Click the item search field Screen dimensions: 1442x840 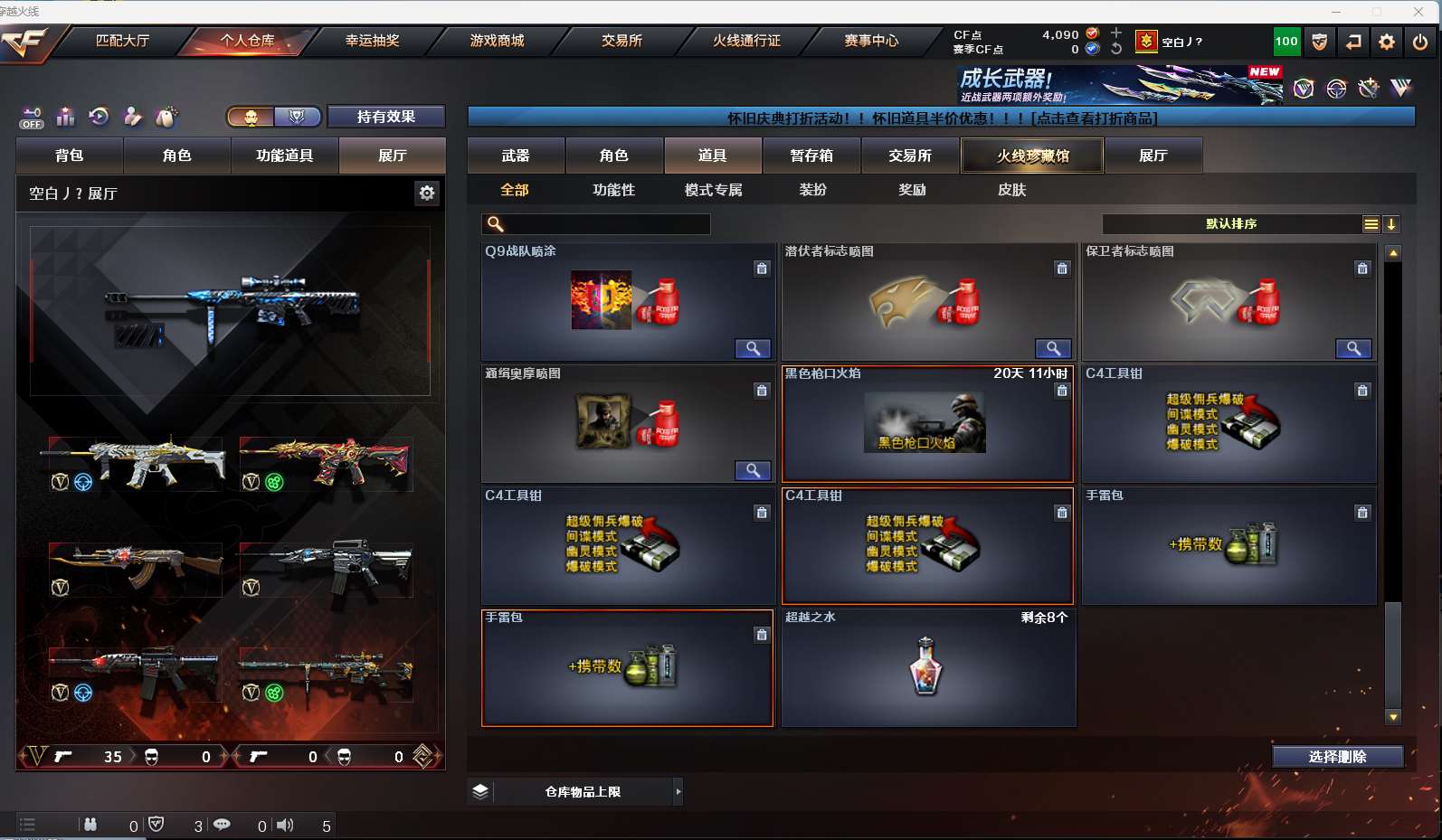click(606, 224)
